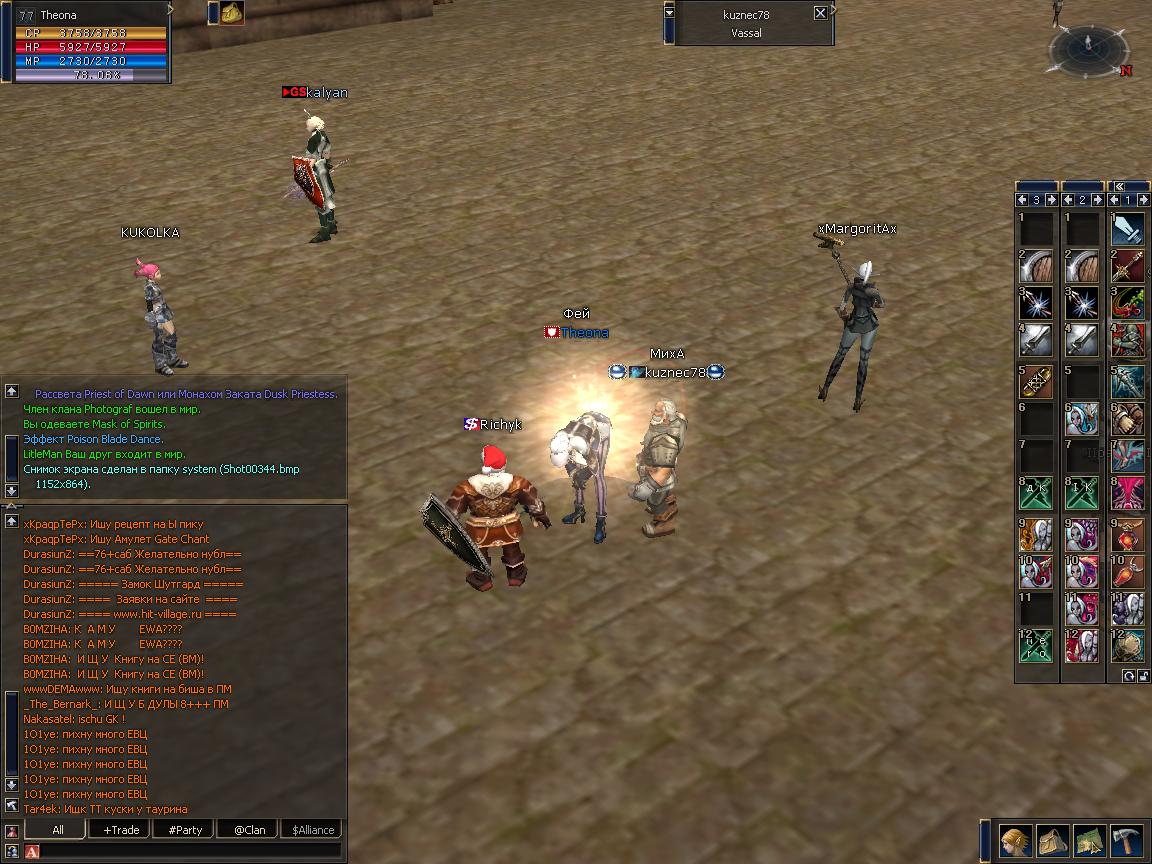The height and width of the screenshot is (864, 1152).
Task: Use the red potion in bar 1 slot 10
Action: tap(1129, 572)
